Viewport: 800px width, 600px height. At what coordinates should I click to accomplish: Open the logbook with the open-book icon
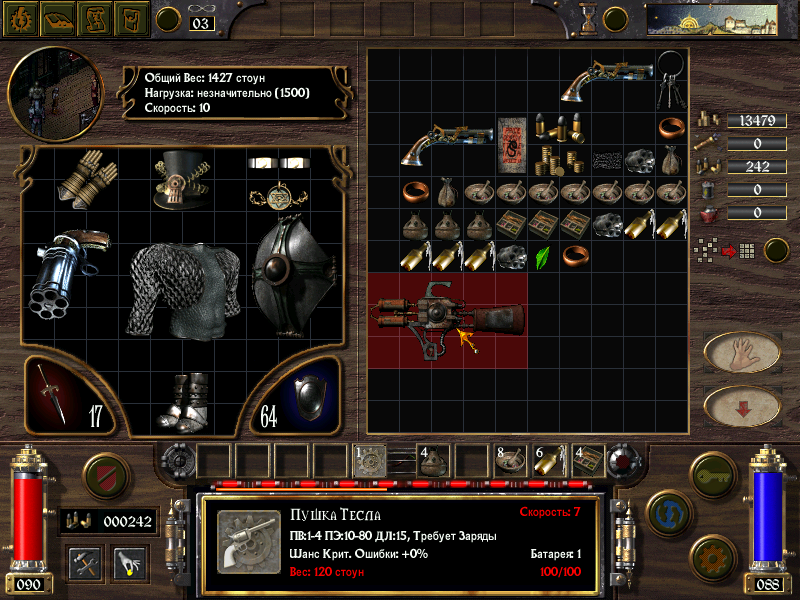click(56, 17)
